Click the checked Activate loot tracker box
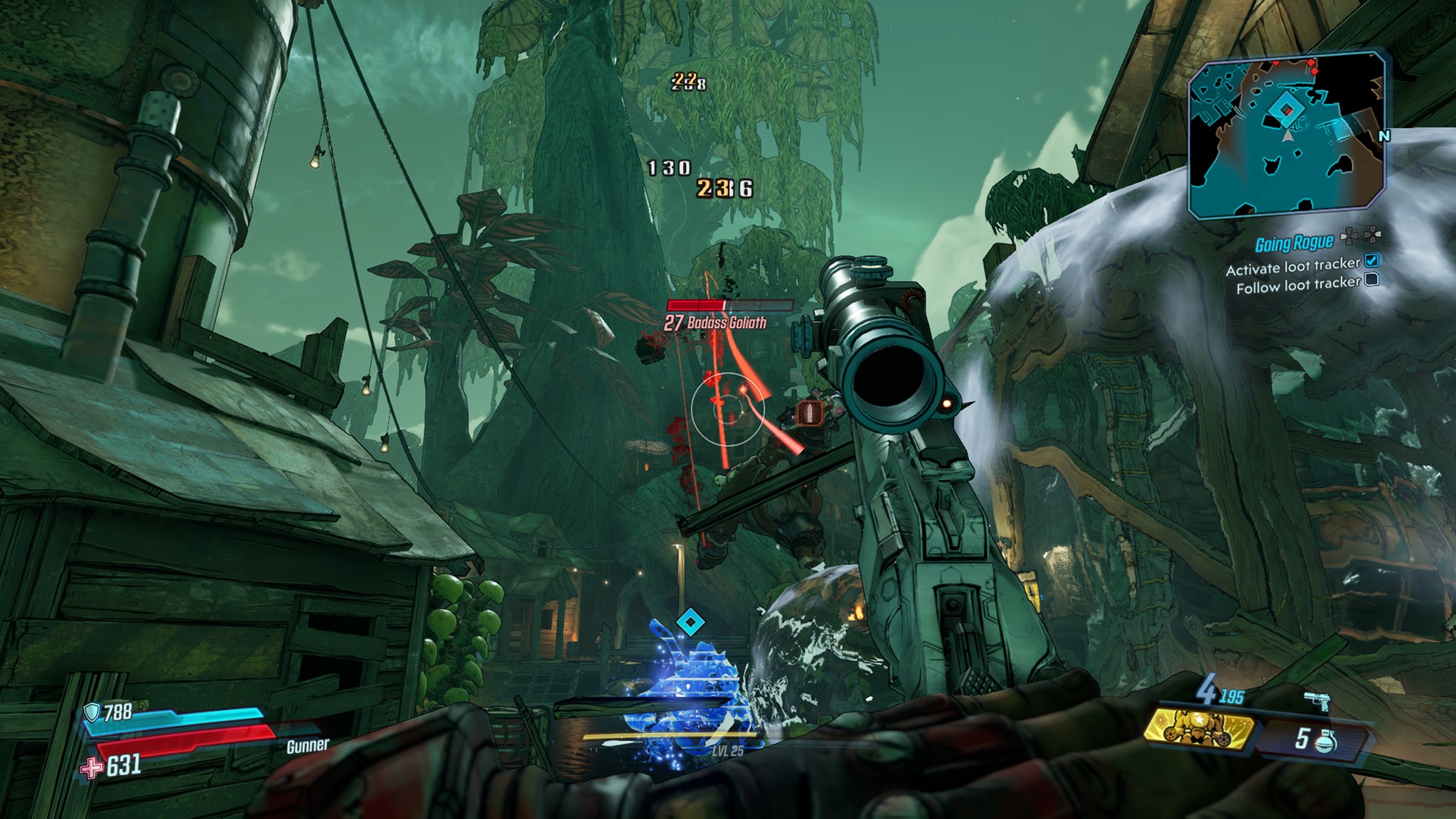 tap(1371, 261)
